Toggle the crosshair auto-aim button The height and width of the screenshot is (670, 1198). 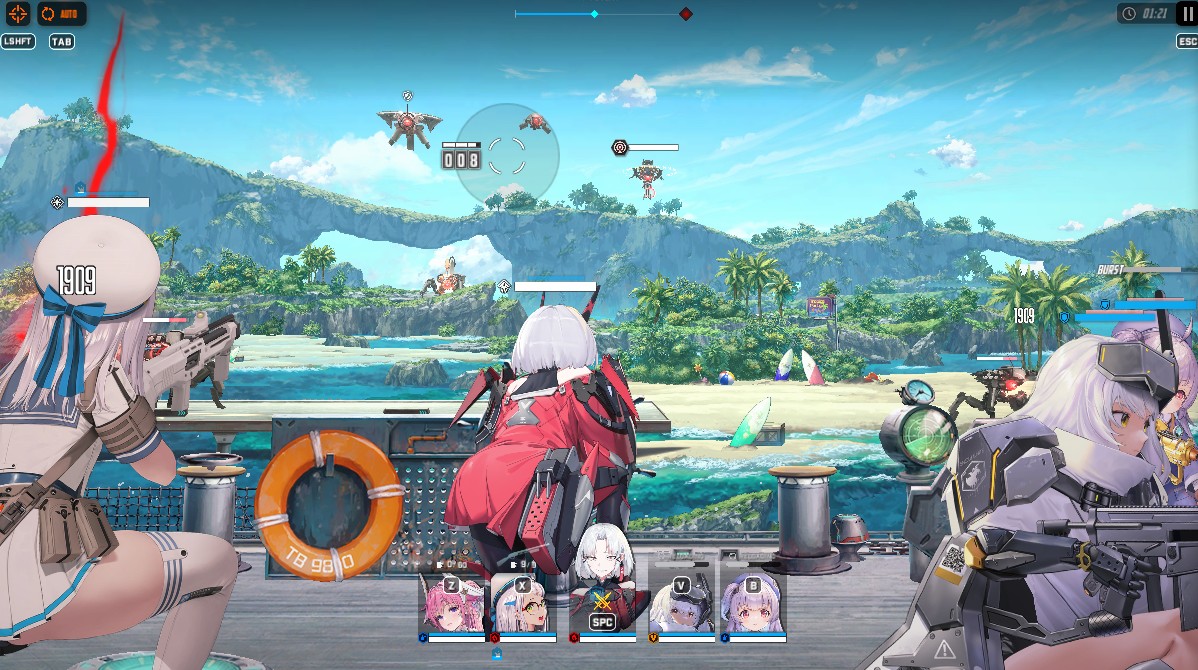(17, 14)
